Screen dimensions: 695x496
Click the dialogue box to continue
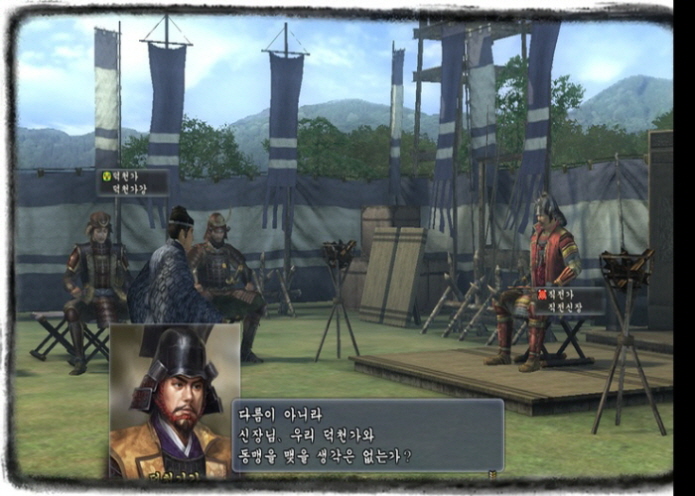click(x=367, y=435)
